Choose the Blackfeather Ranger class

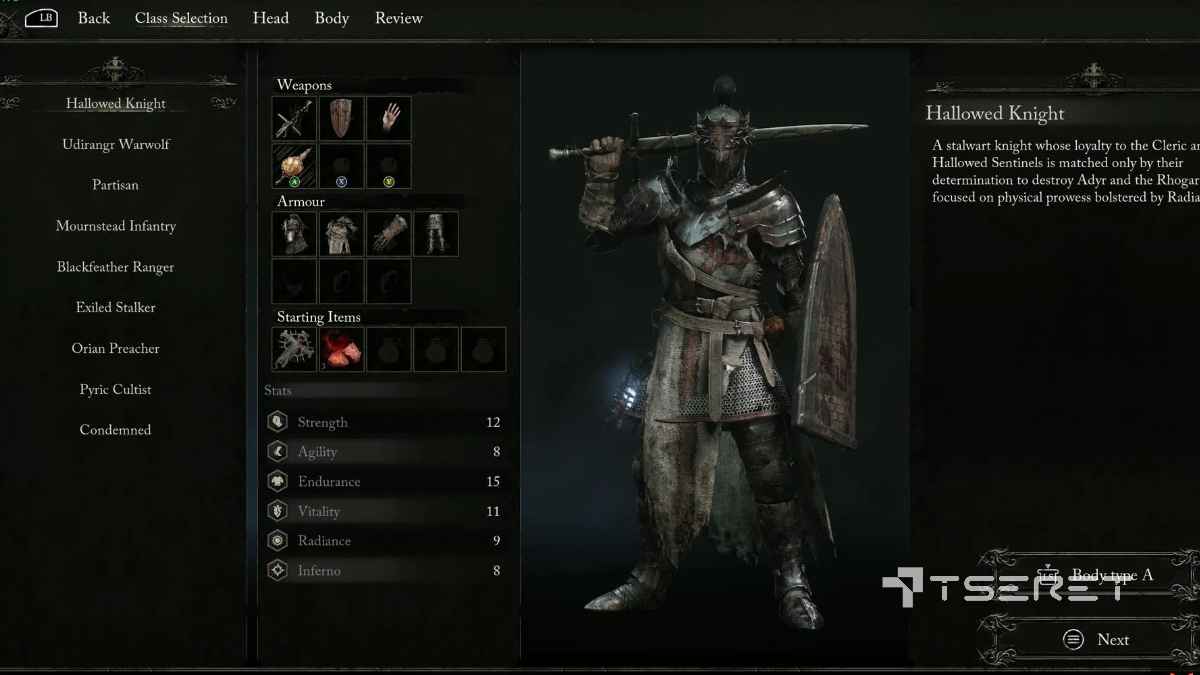(116, 267)
